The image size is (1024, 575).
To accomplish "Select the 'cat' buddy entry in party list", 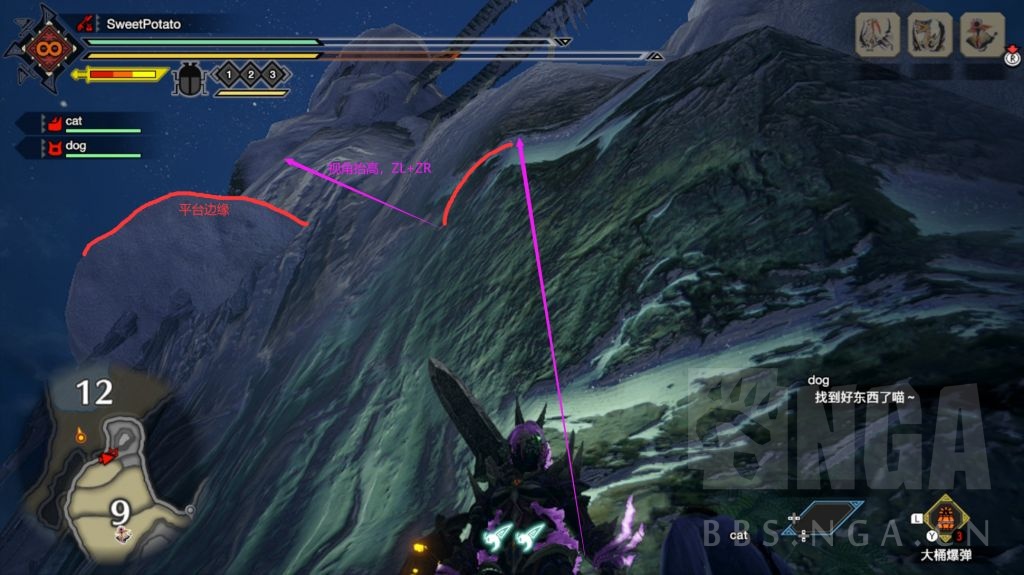I will point(80,122).
